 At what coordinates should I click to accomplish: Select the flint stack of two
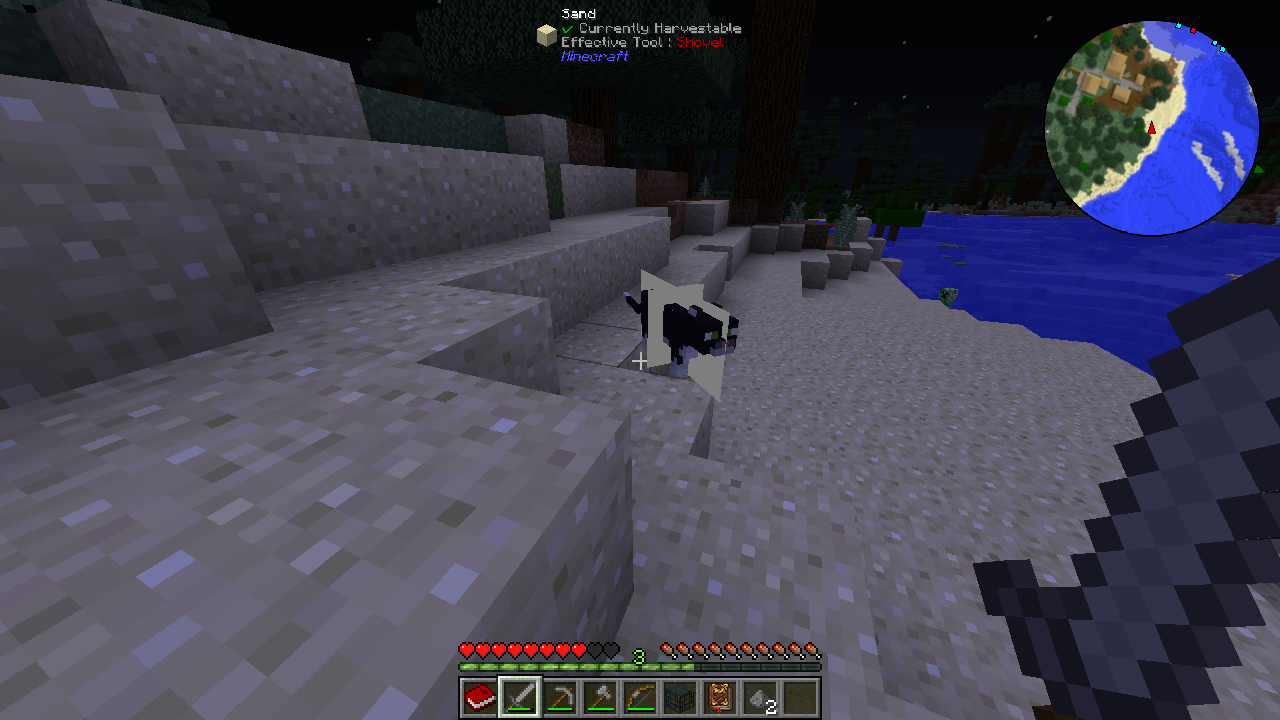point(760,697)
